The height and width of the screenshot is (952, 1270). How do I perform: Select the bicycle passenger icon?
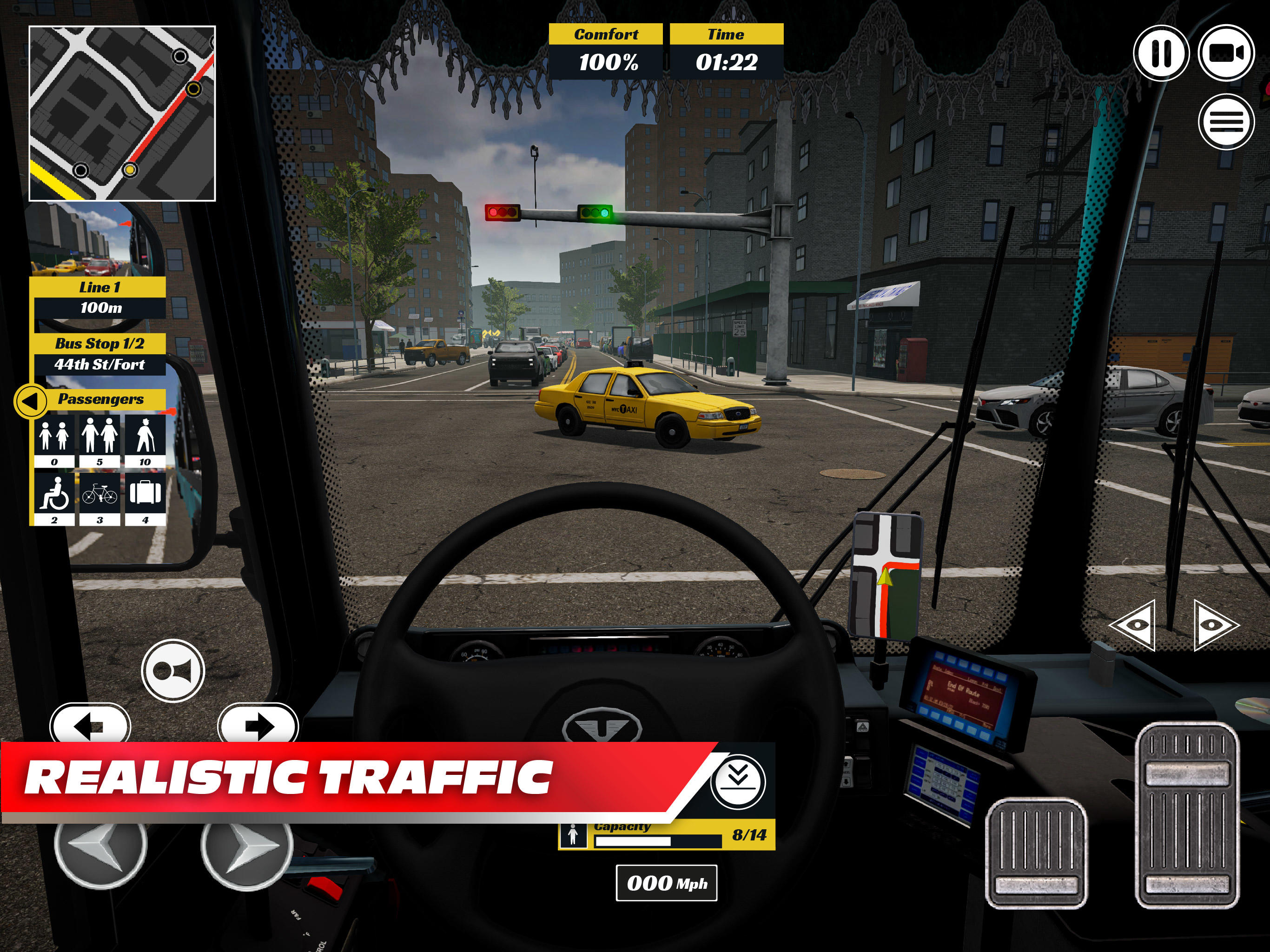[99, 493]
